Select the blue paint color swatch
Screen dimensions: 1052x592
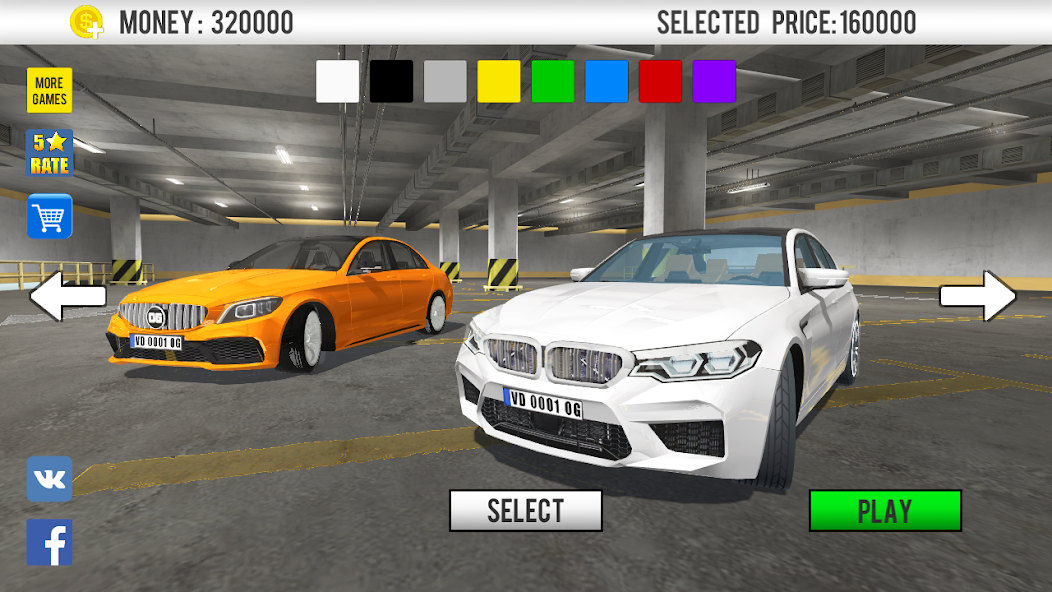tap(607, 81)
